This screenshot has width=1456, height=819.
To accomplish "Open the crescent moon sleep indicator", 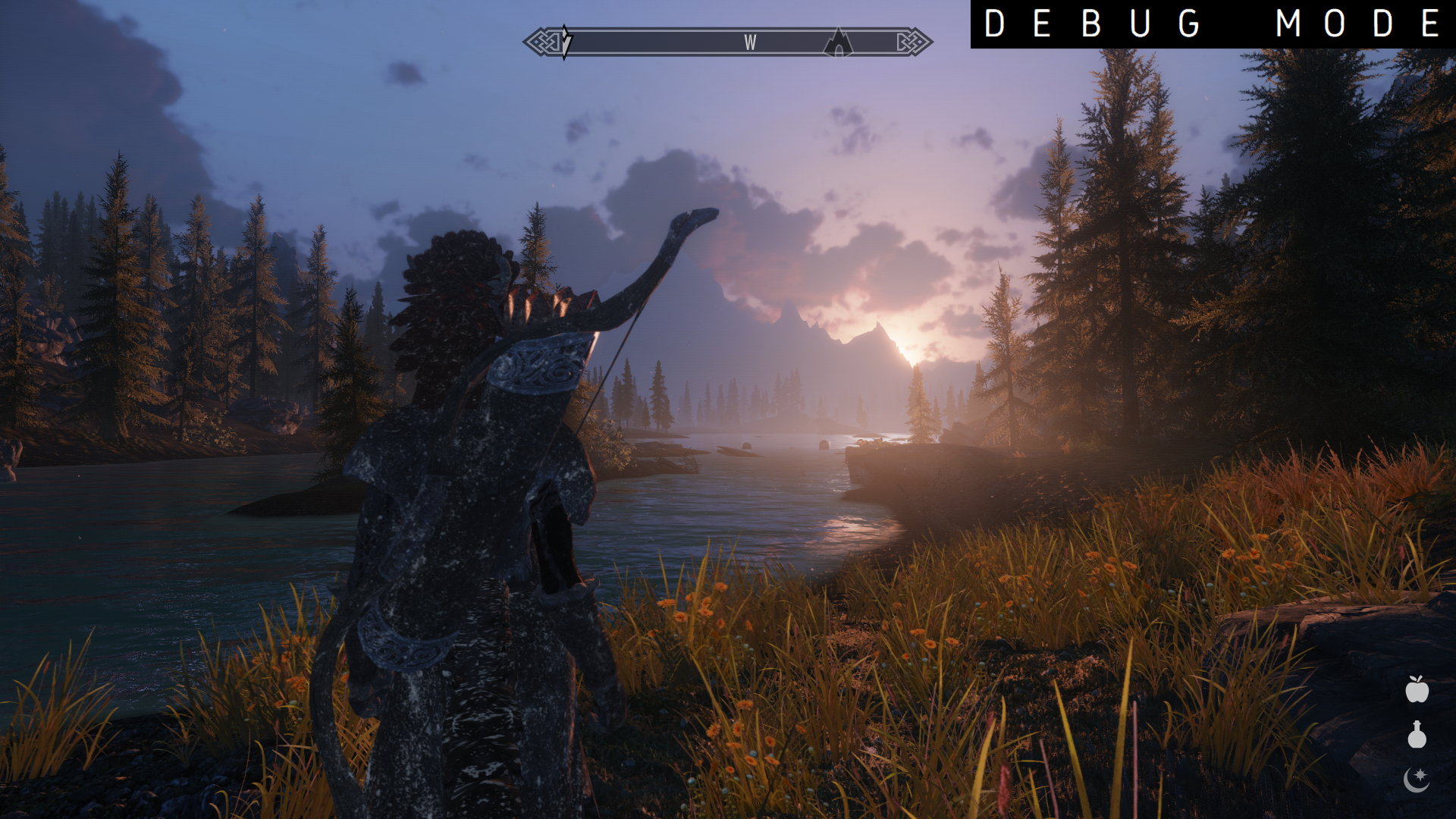I will [x=1416, y=779].
